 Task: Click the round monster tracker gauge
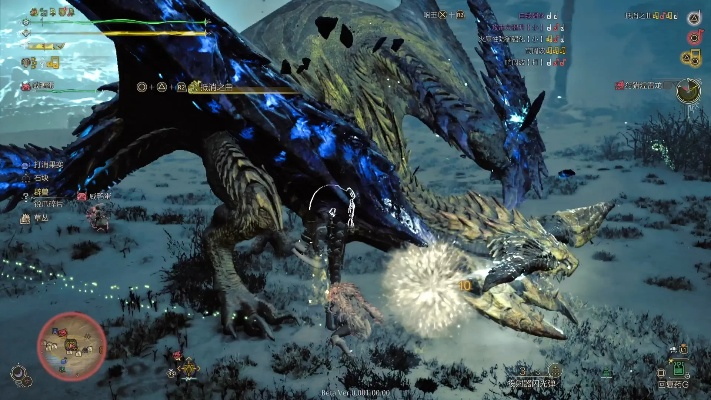pos(688,92)
